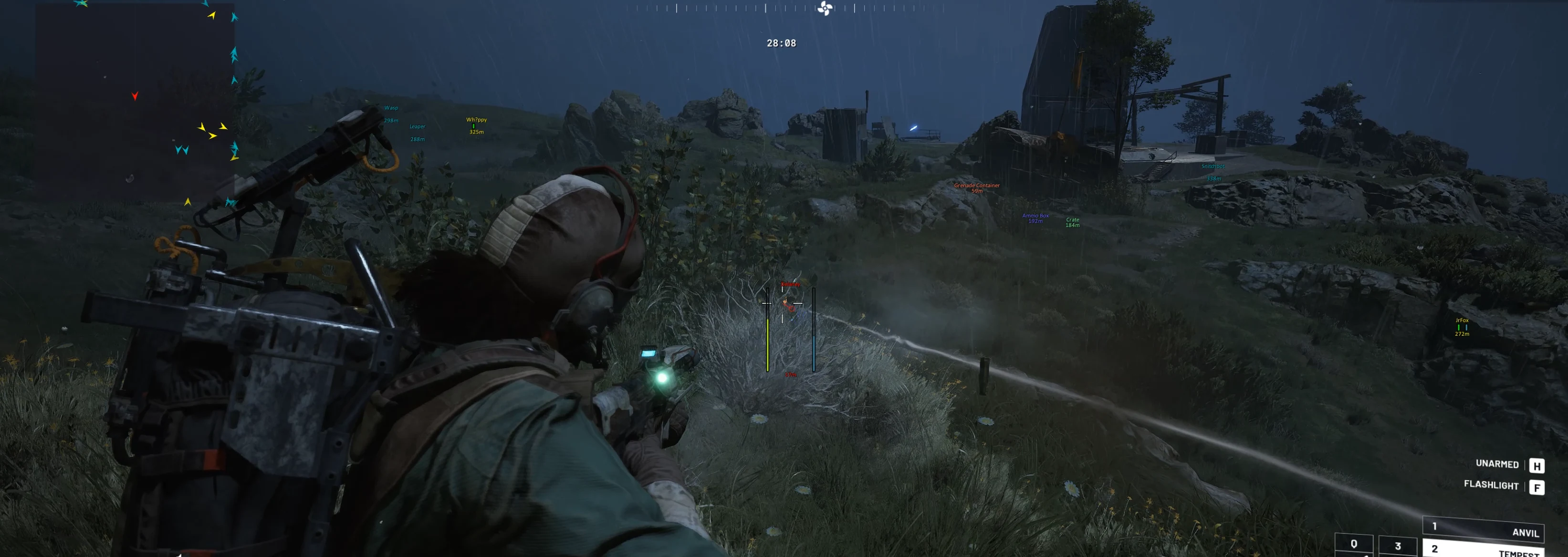
Task: Select the Grenade Container waypoint marker
Action: (976, 187)
